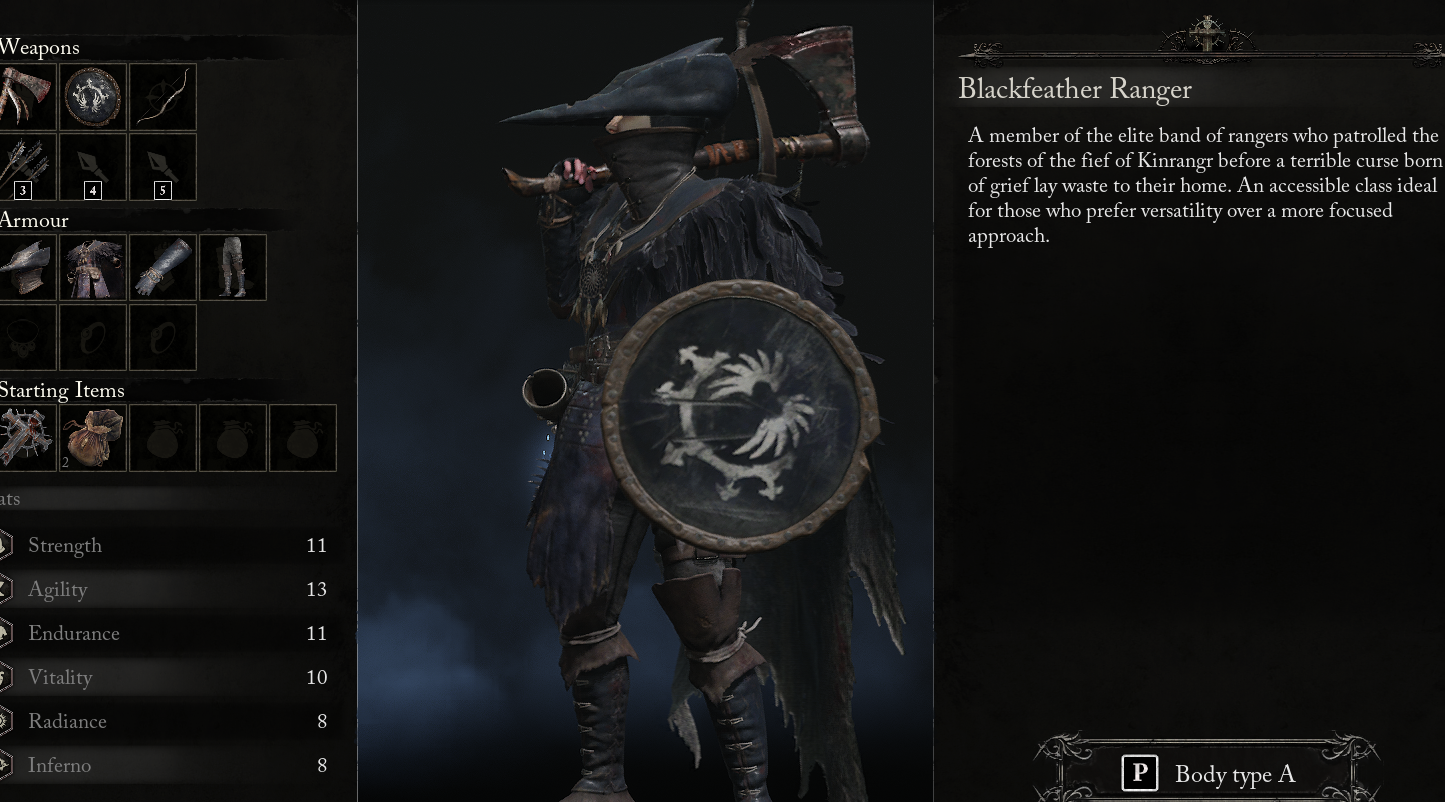Open the empty ammo slot numbered 4
This screenshot has height=802, width=1445.
coord(93,166)
